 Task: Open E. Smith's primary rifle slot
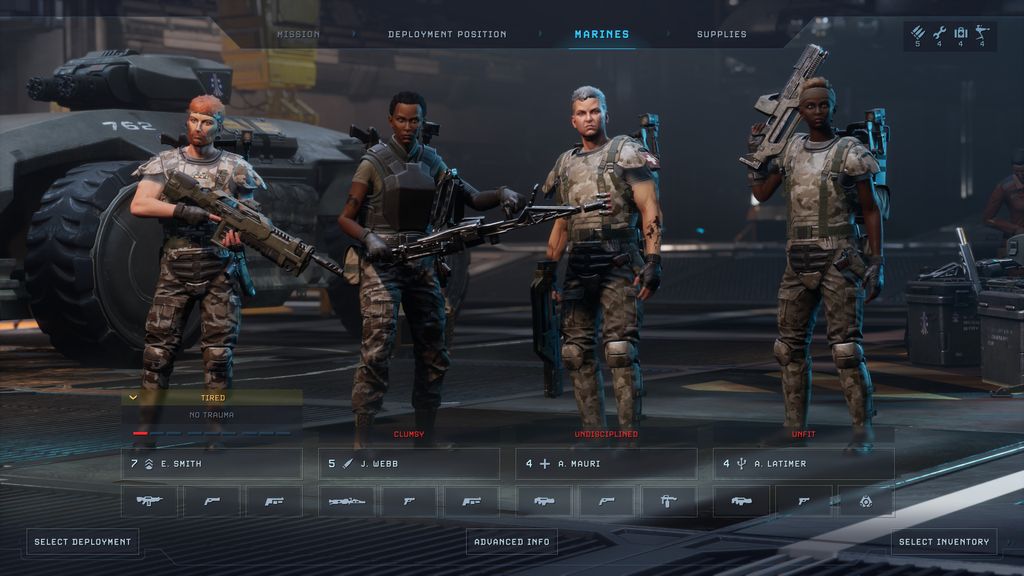point(150,501)
